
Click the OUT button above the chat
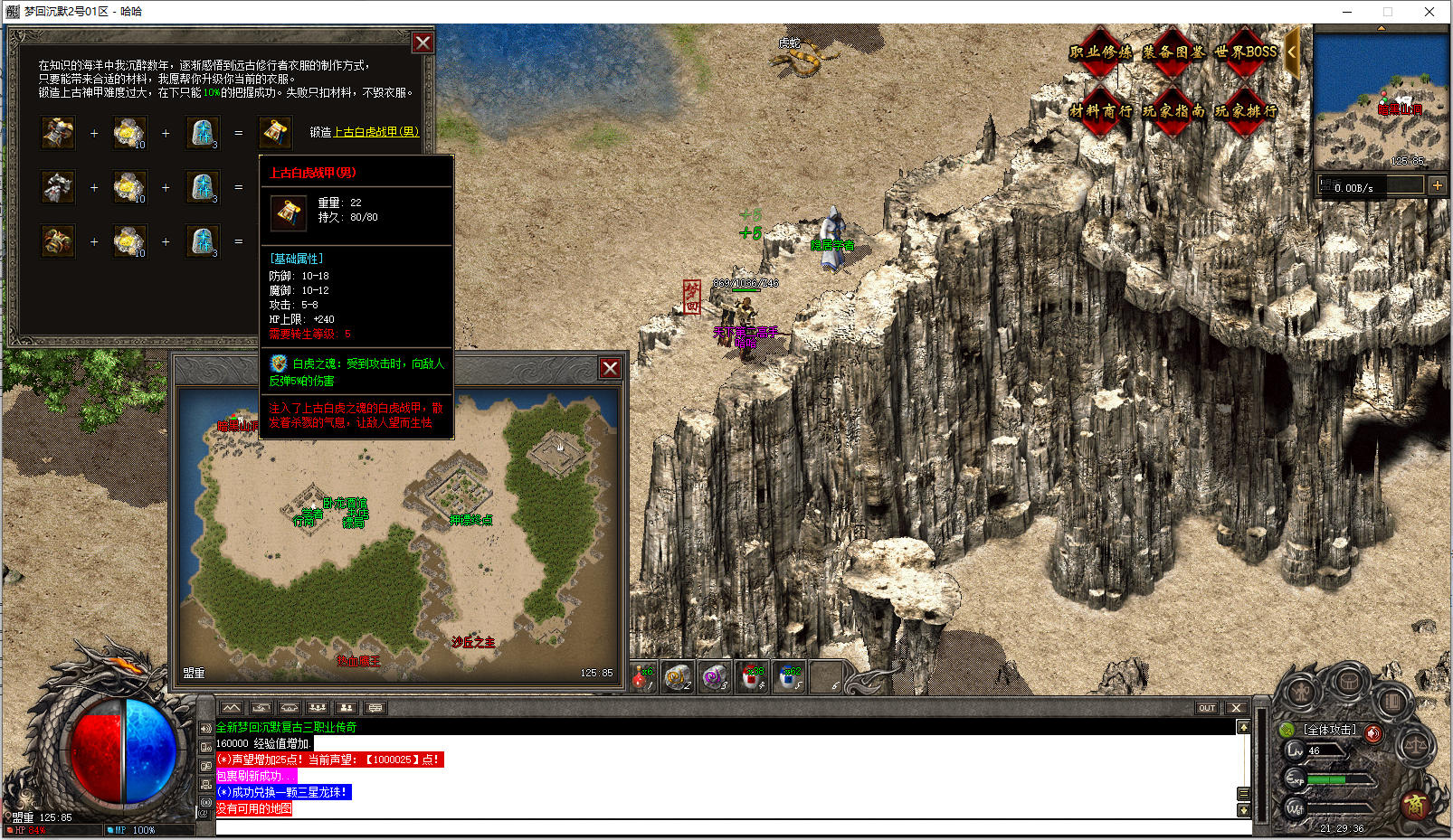[1207, 708]
